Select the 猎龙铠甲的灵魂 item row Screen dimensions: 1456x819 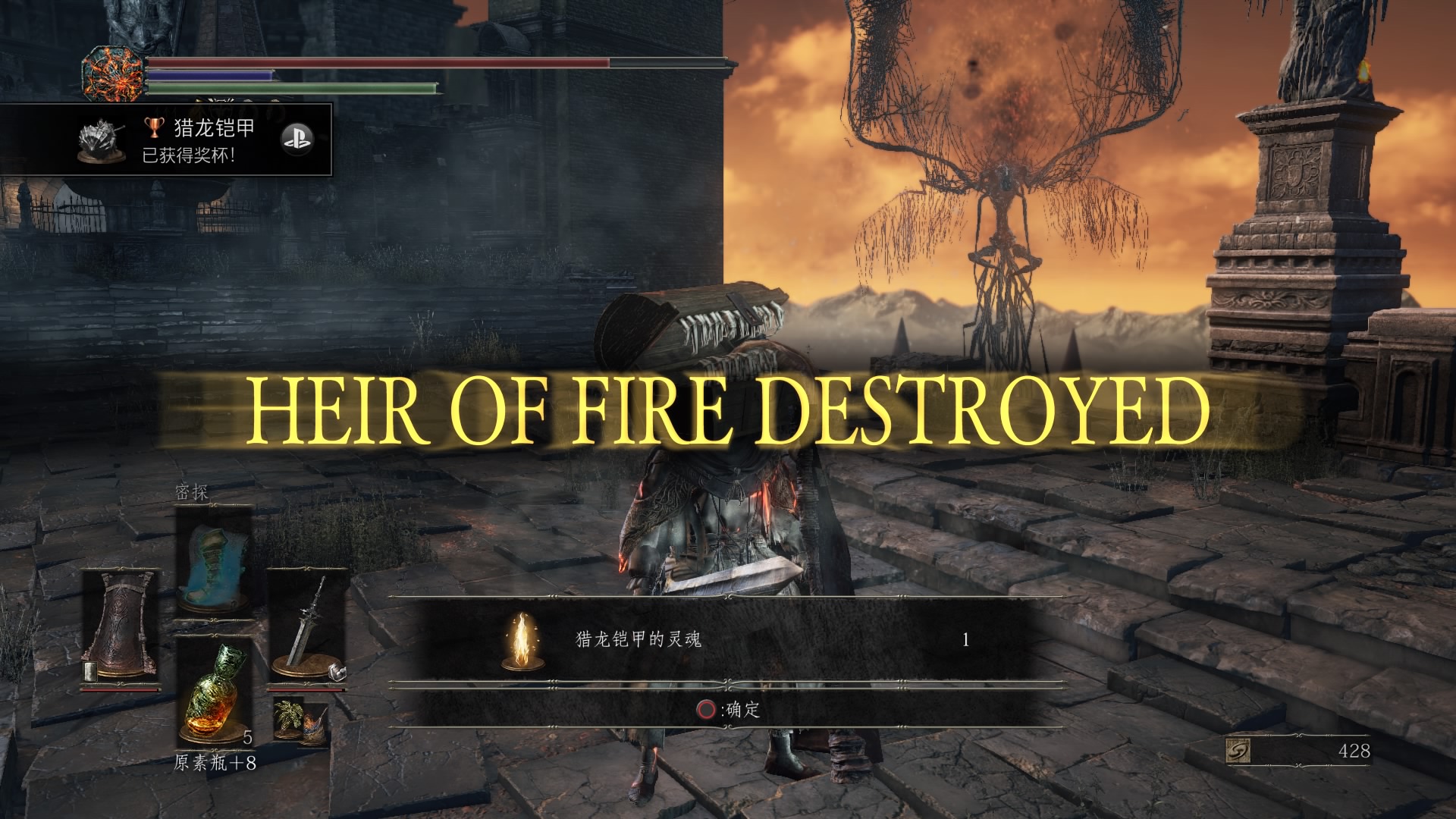726,640
